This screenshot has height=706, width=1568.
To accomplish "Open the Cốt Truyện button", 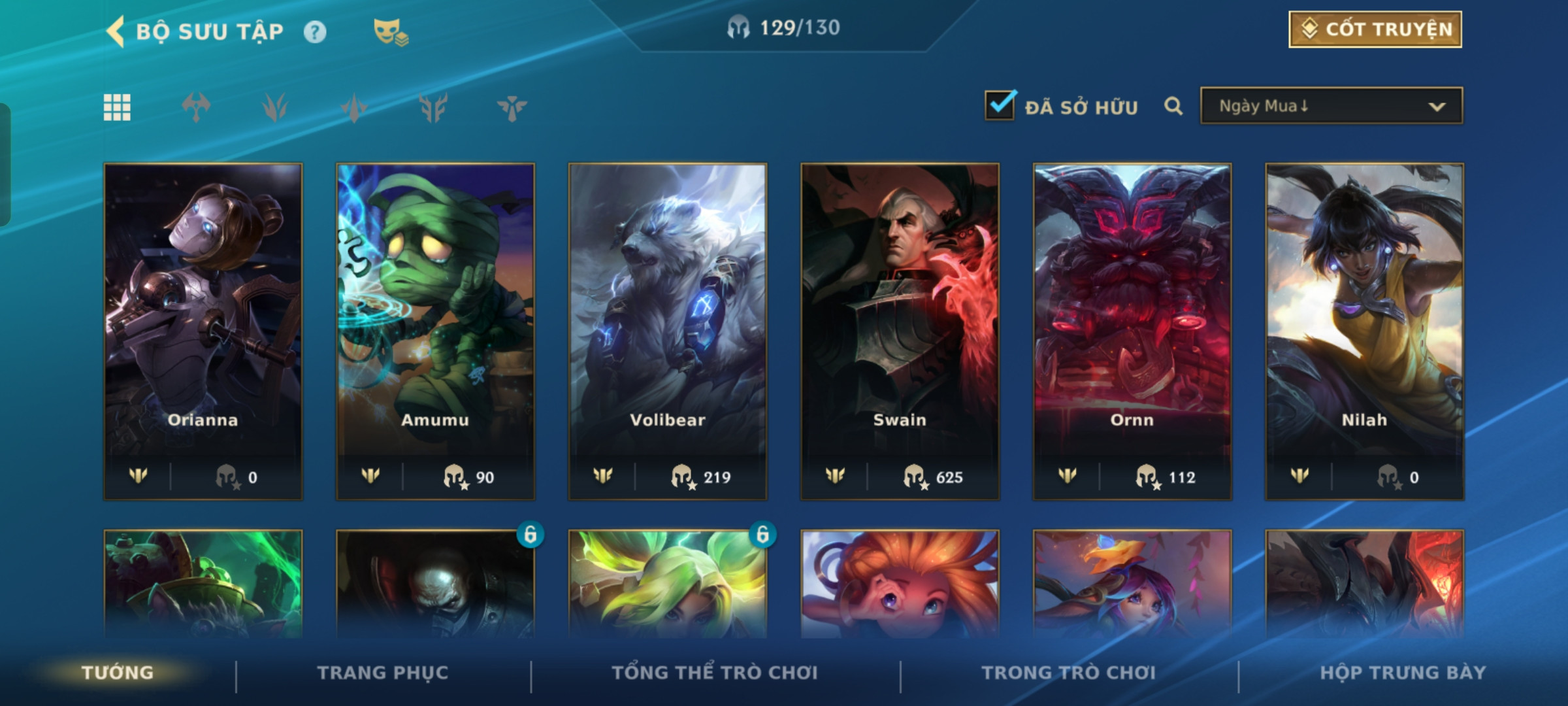I will pos(1375,29).
